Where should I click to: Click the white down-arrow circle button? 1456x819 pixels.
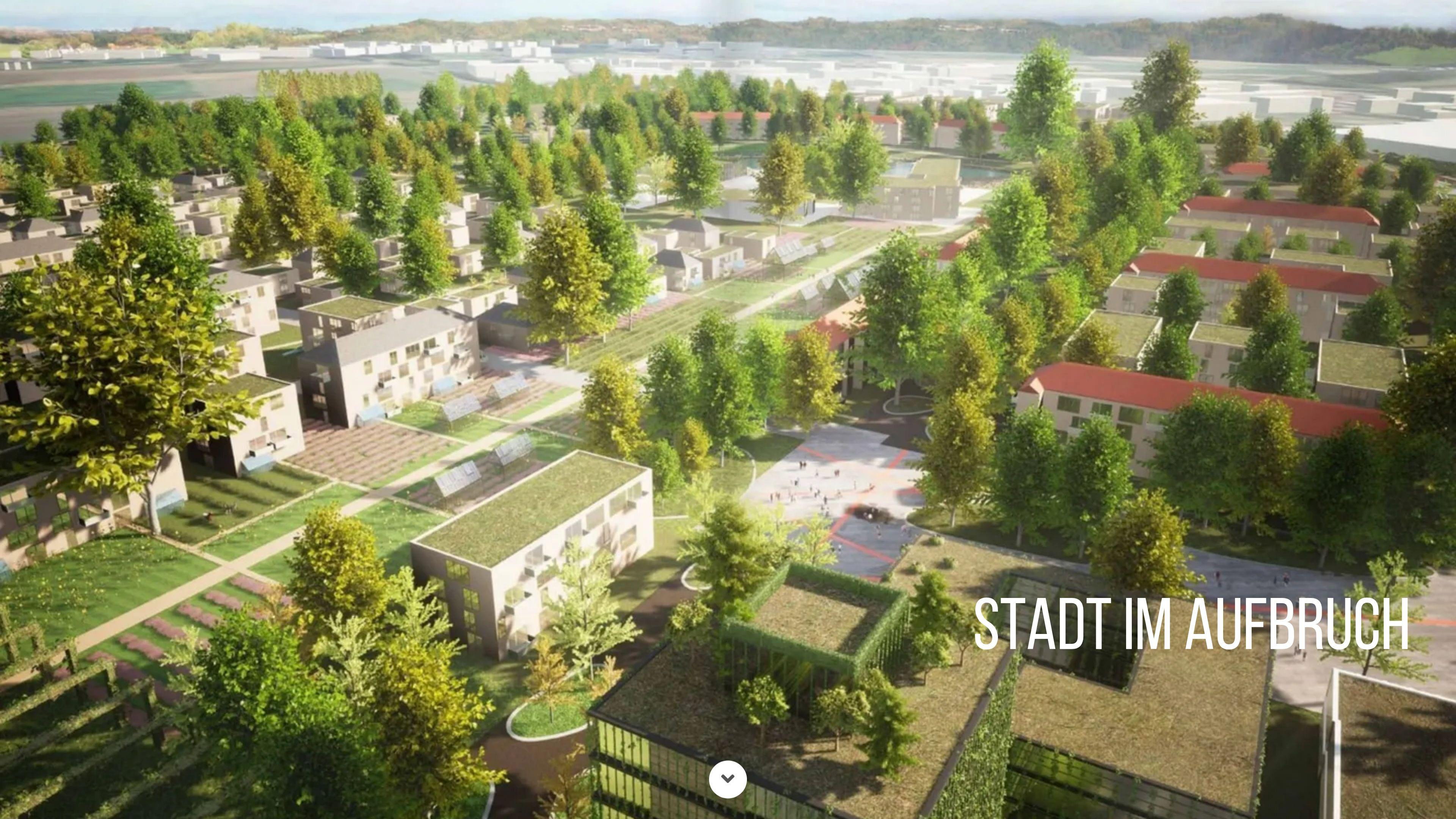click(x=728, y=779)
